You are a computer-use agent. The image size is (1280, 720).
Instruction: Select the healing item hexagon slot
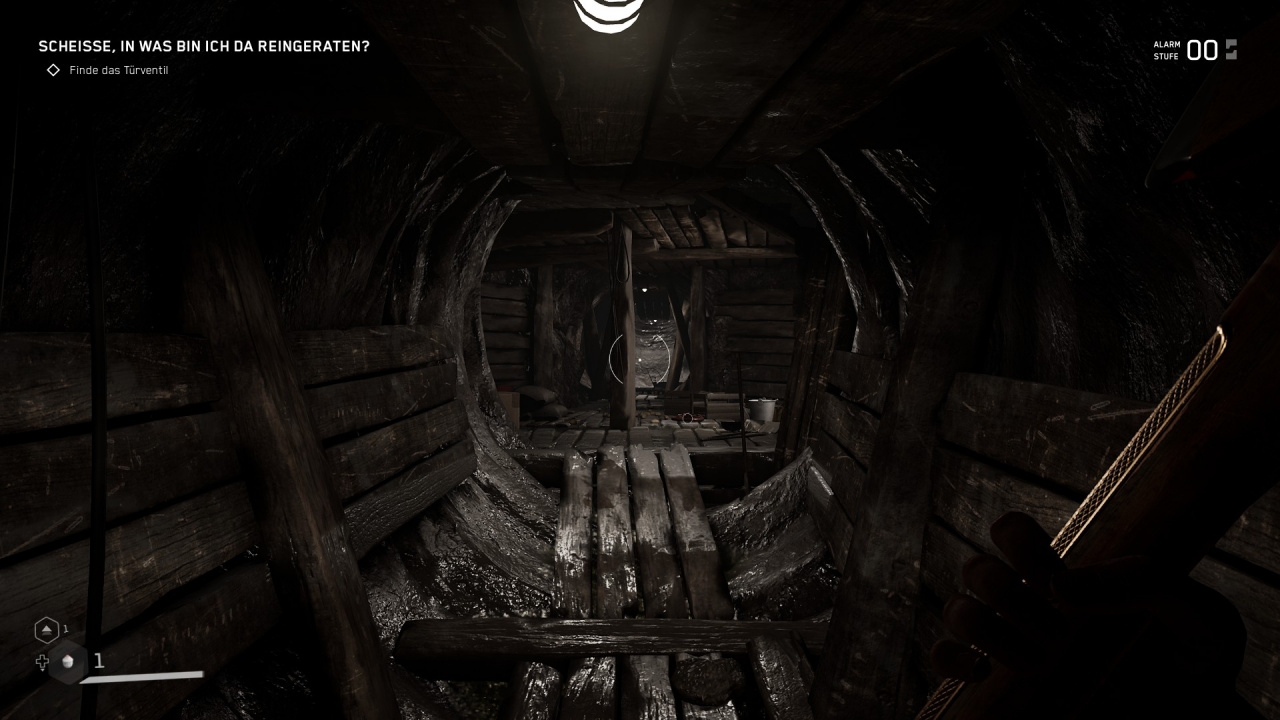[x=68, y=662]
